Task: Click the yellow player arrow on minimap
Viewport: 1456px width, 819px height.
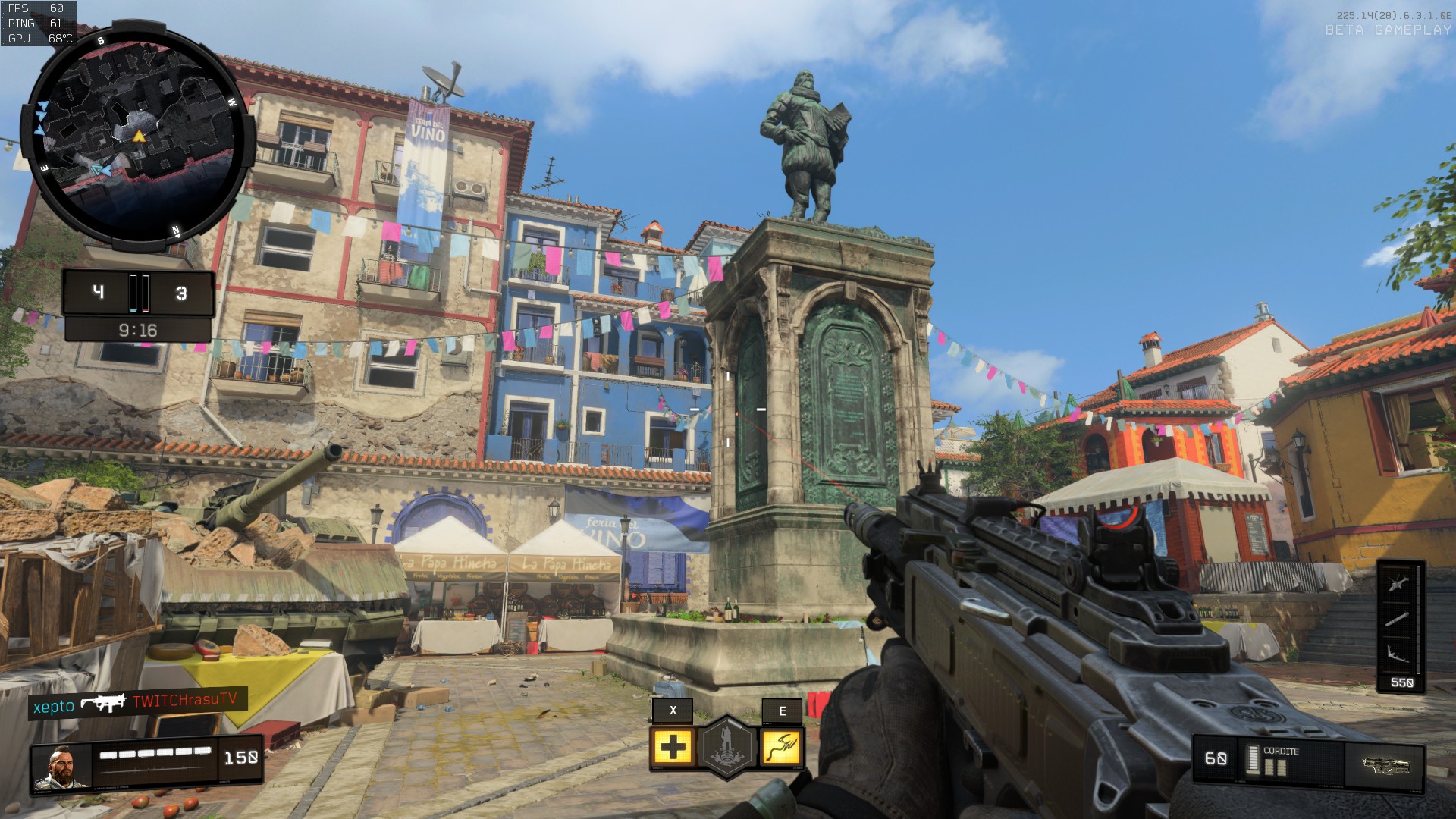Action: 139,136
